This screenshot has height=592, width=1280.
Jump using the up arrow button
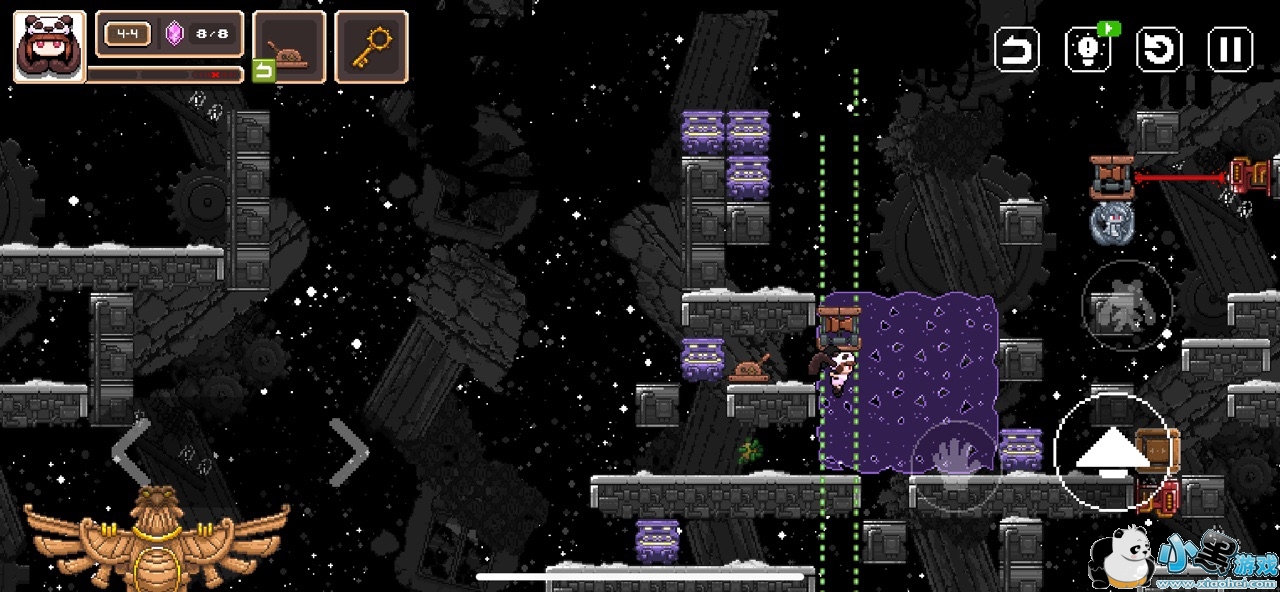tap(1111, 453)
